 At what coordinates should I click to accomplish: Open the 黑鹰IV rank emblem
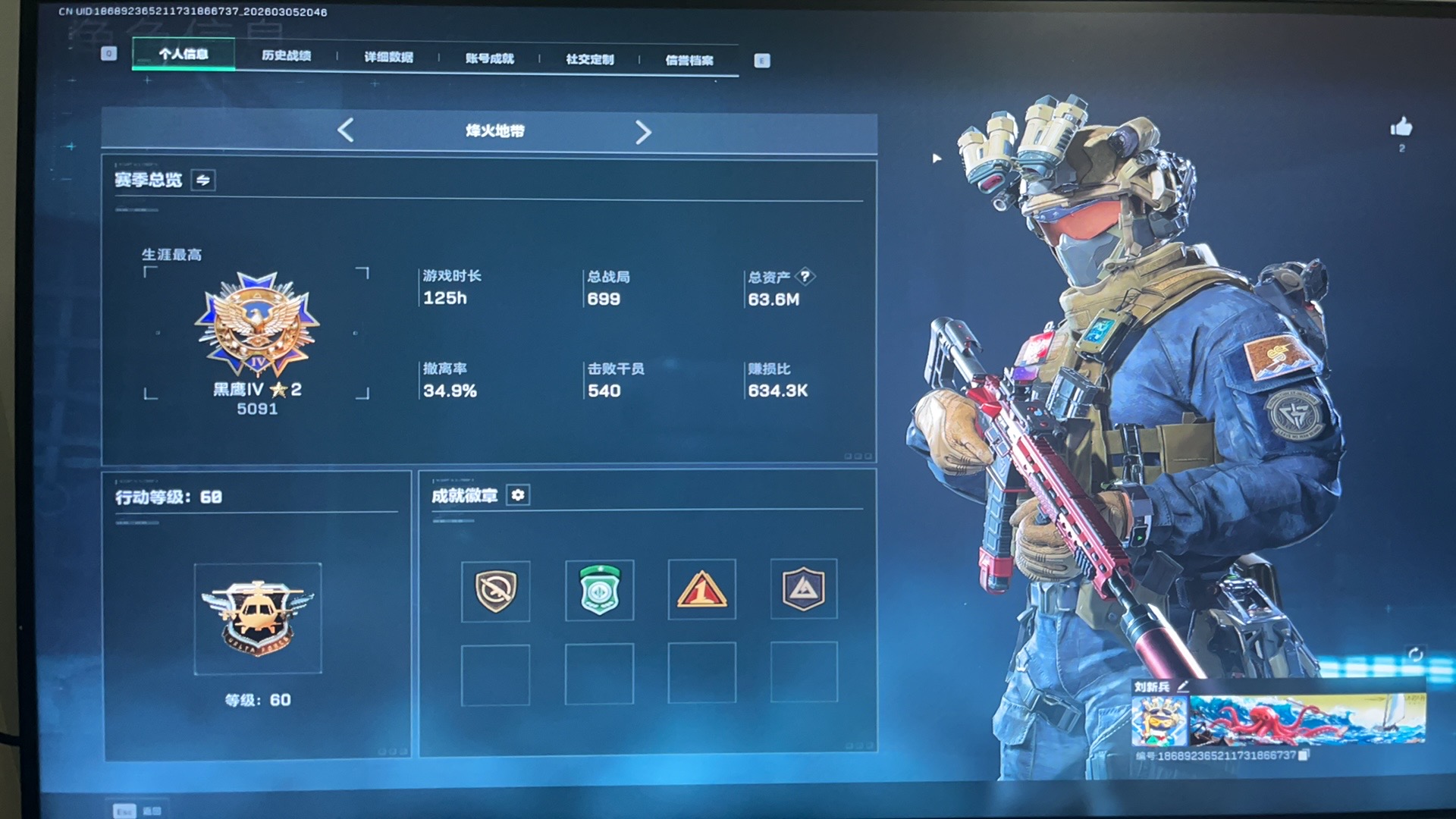point(257,325)
